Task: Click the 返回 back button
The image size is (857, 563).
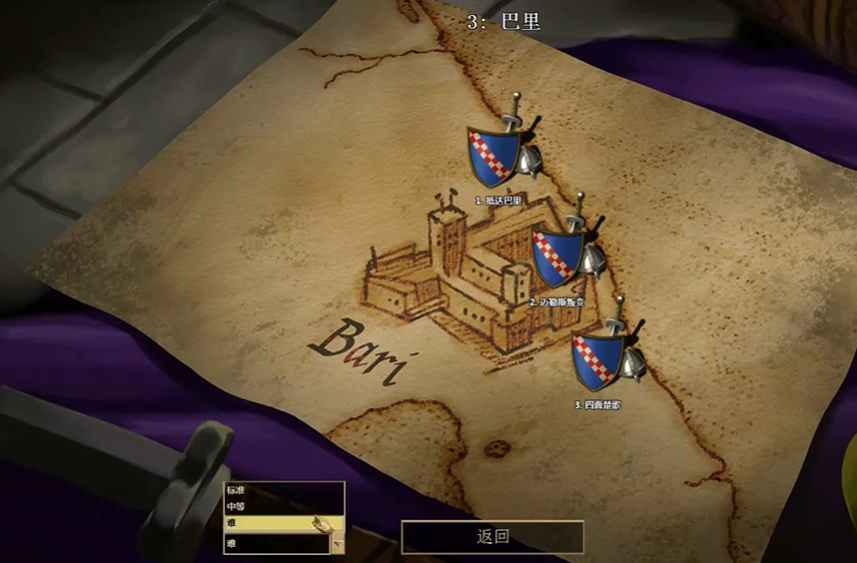Action: [x=492, y=537]
